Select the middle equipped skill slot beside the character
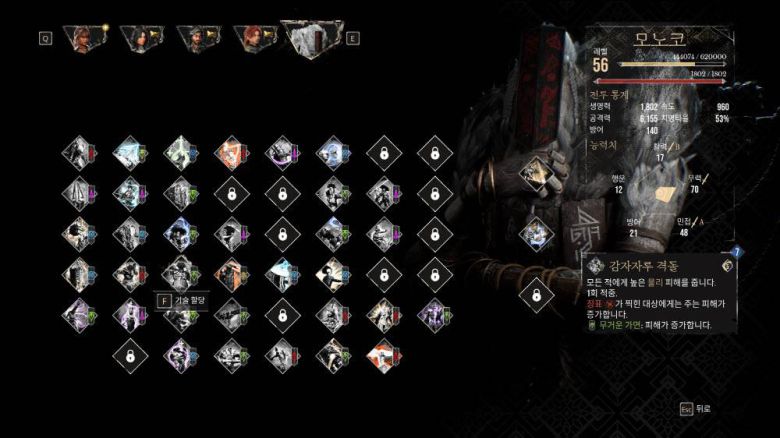This screenshot has height=438, width=780. pos(536,234)
